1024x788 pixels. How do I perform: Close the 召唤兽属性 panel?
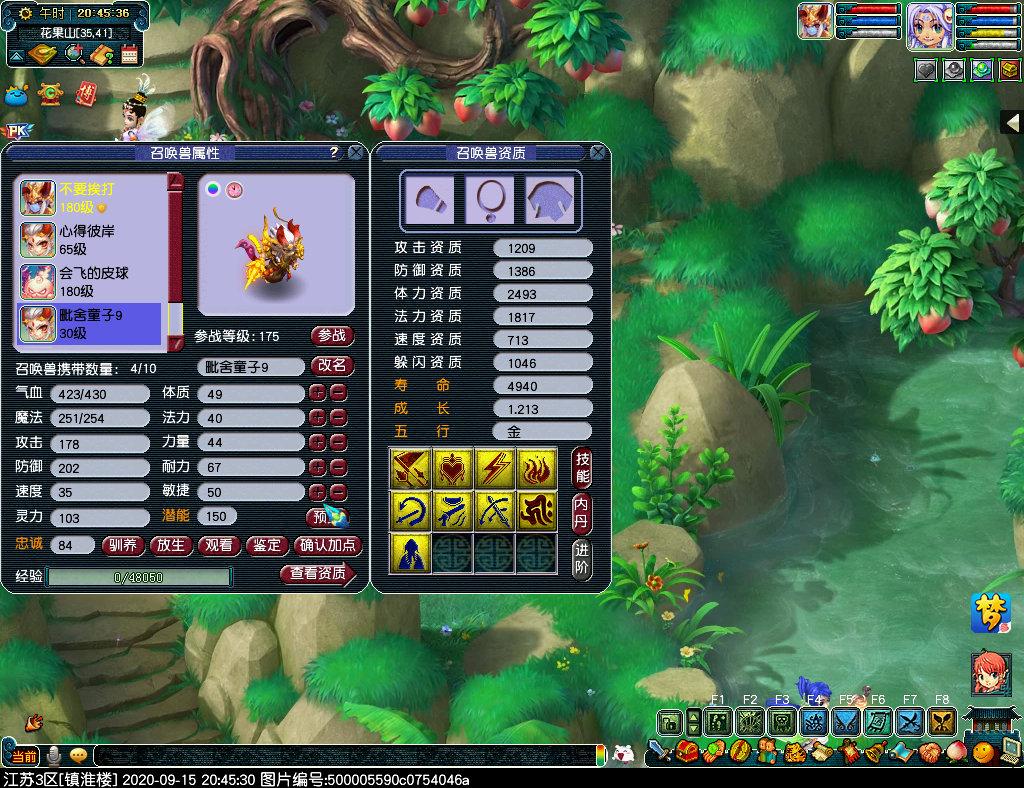click(x=355, y=153)
